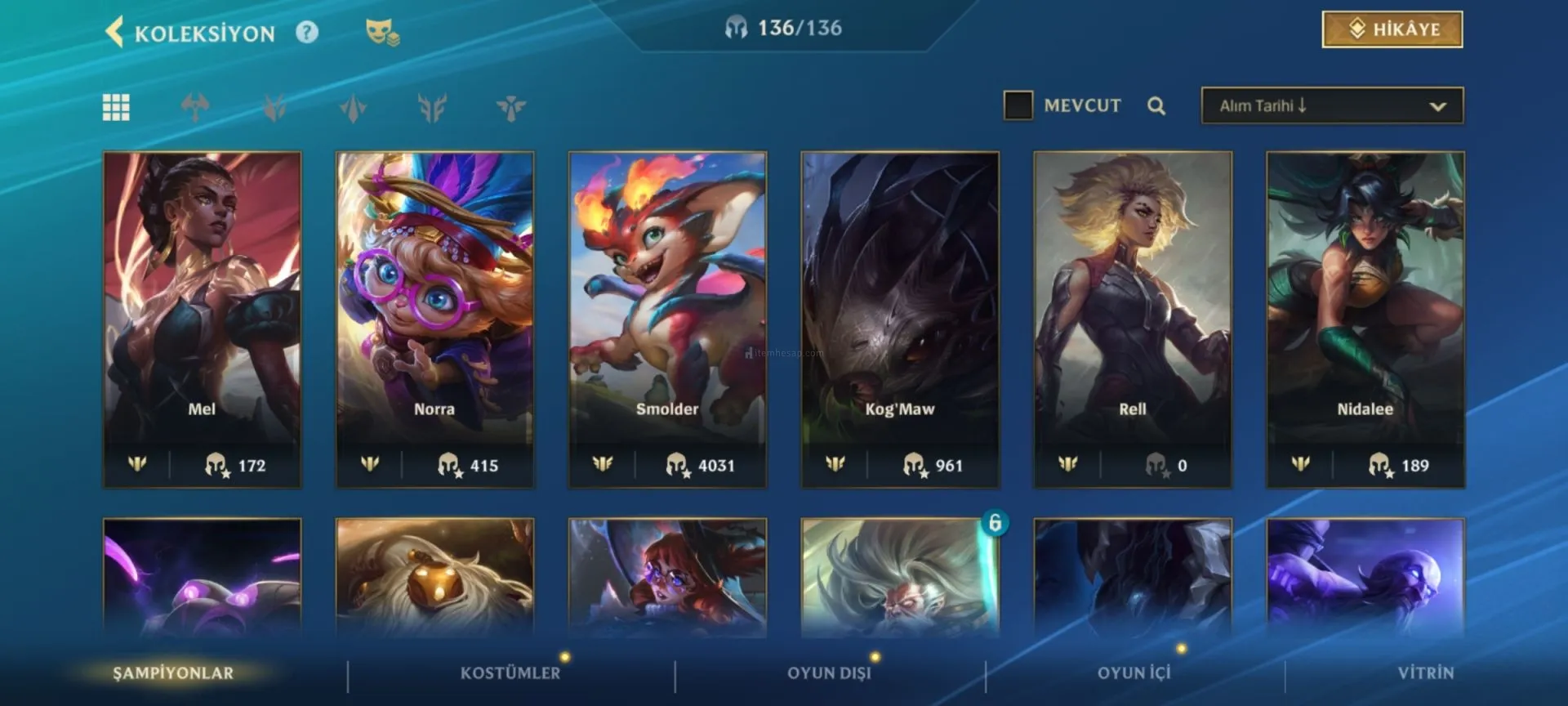Choose the Norra champion card
Viewport: 1568px width, 706px height.
pyautogui.click(x=434, y=319)
